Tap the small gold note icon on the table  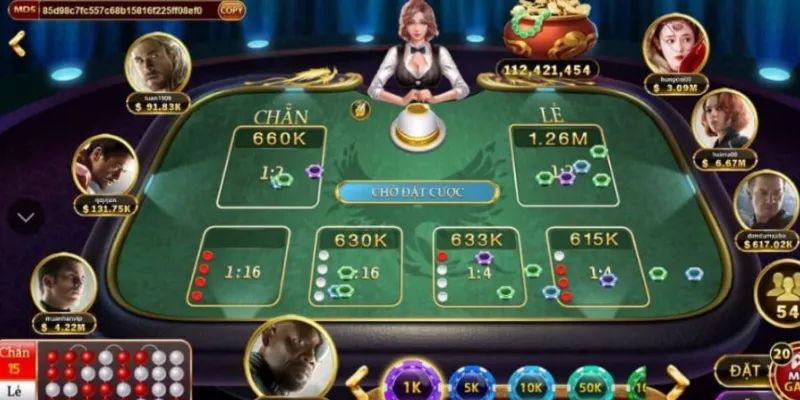click(354, 108)
